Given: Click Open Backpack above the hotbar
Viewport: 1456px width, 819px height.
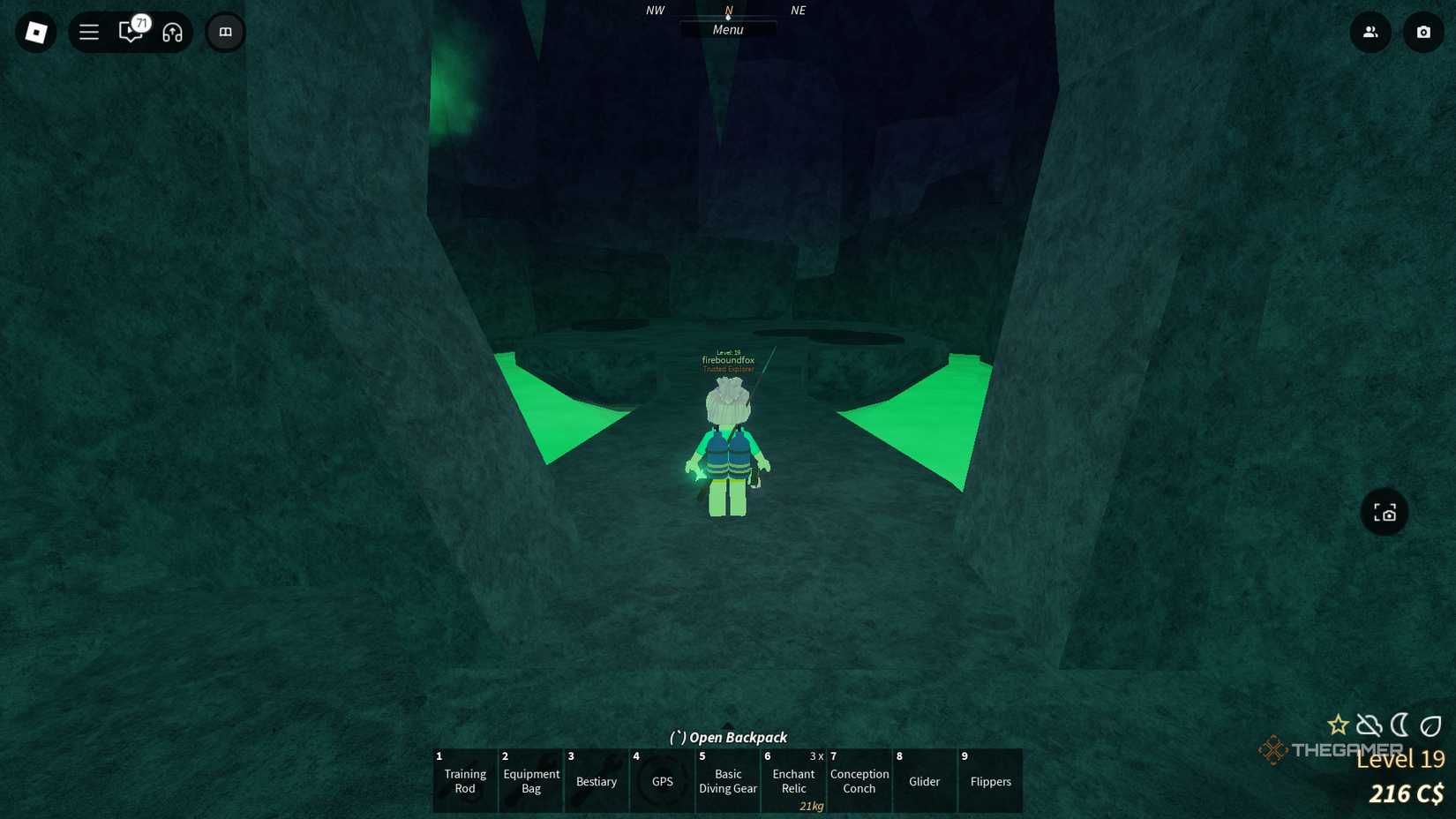Looking at the screenshot, I should pos(727,737).
